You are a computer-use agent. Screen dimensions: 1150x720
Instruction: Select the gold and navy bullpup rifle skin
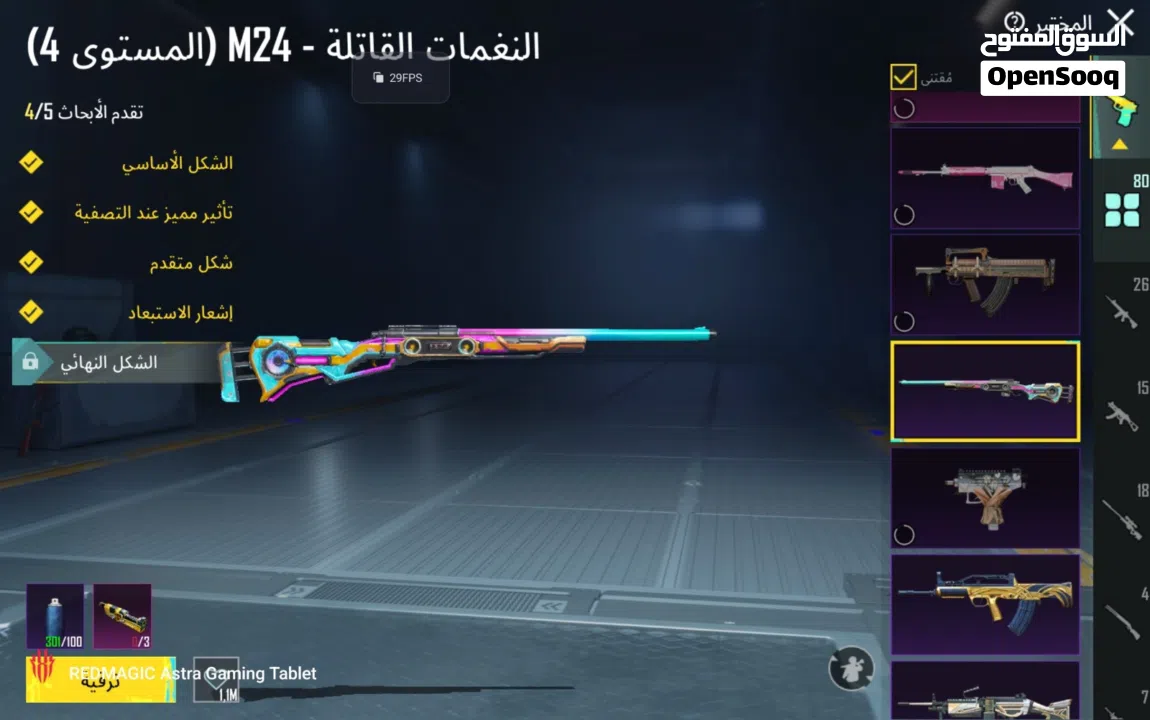click(985, 604)
